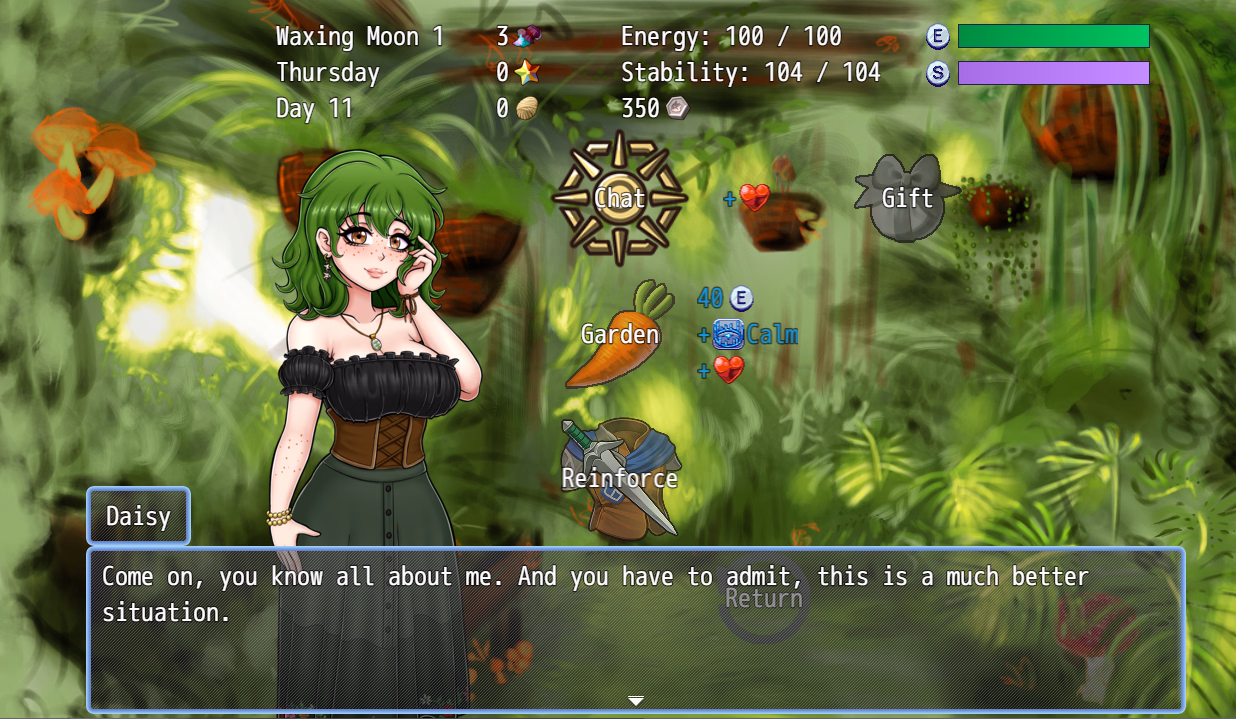Choose the Chat action with Daisy
The width and height of the screenshot is (1236, 719).
pyautogui.click(x=620, y=198)
